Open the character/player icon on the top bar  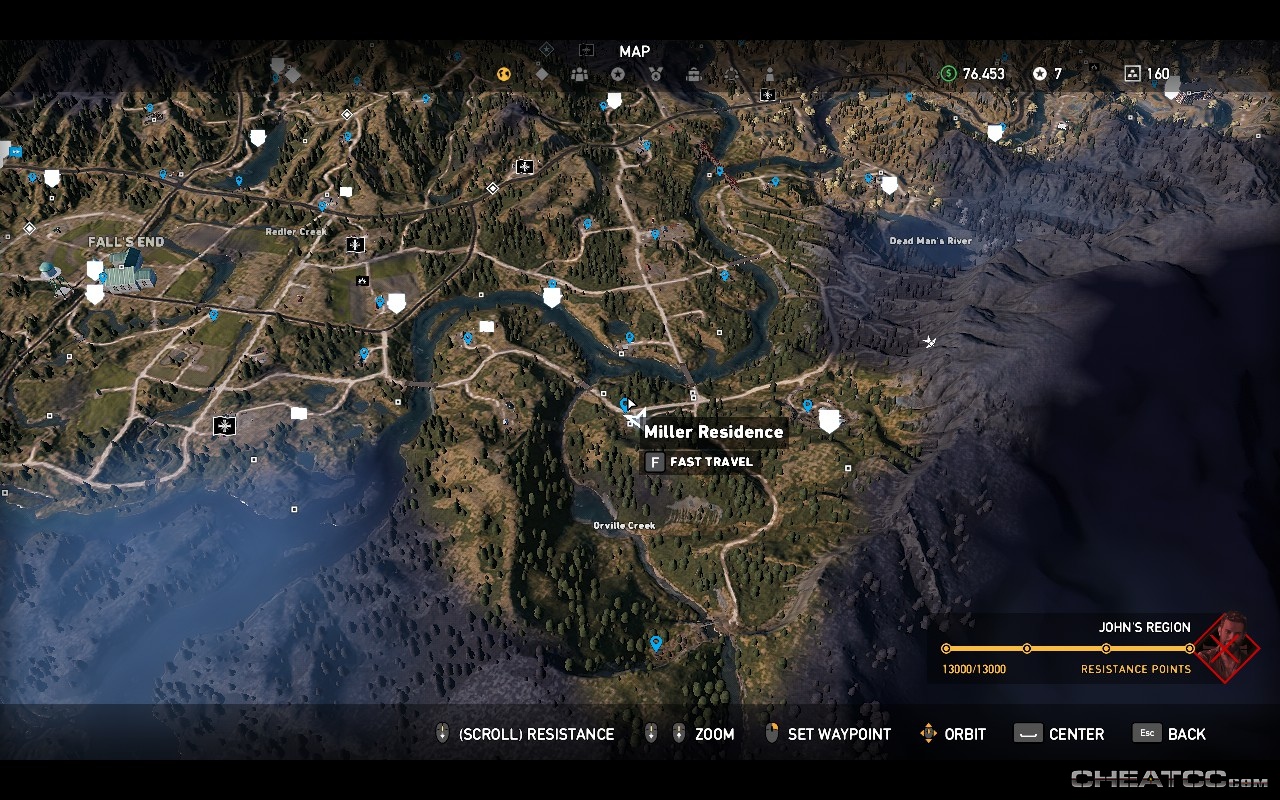pyautogui.click(x=770, y=74)
